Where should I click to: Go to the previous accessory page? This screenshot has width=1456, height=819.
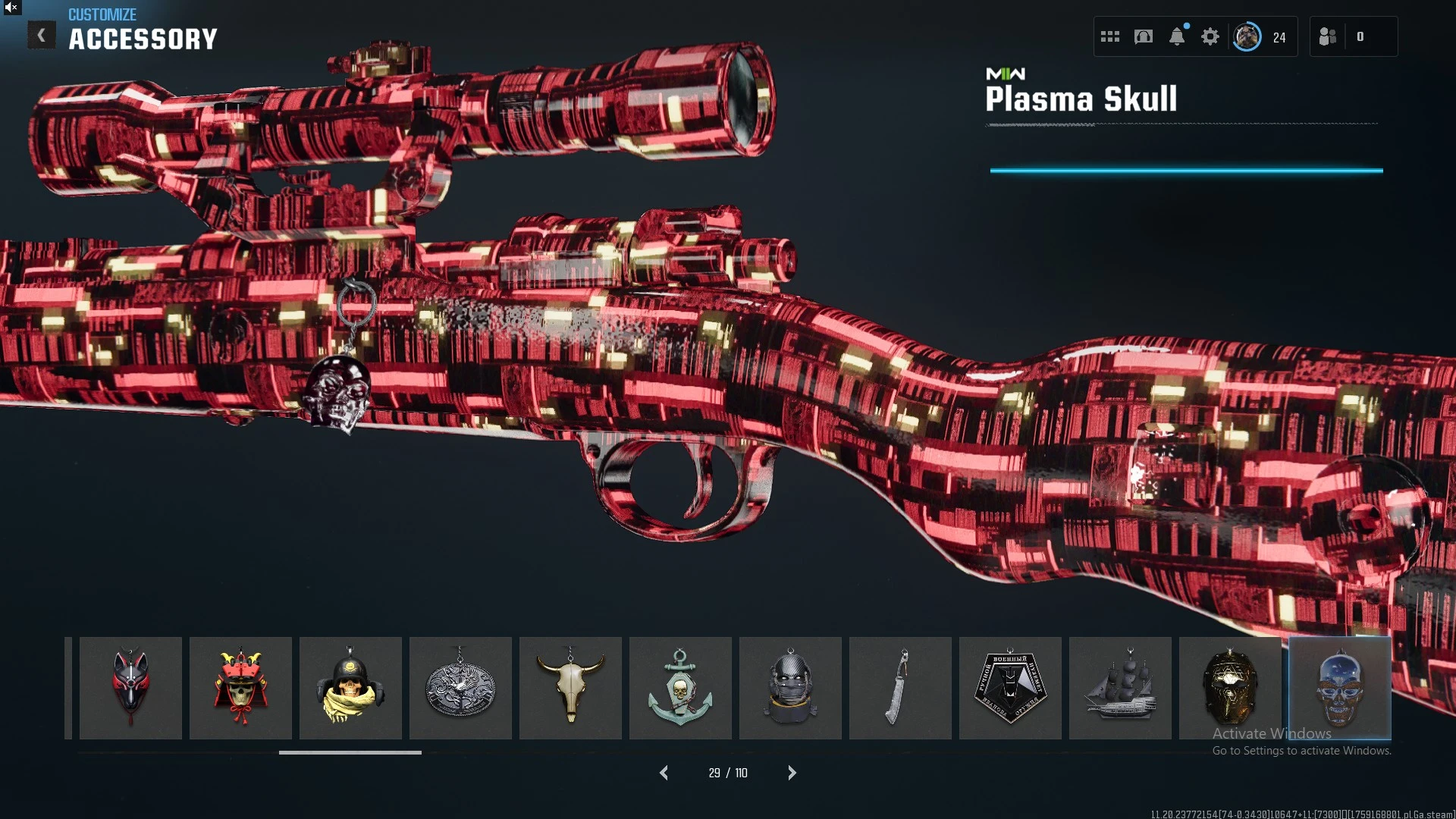(x=664, y=773)
